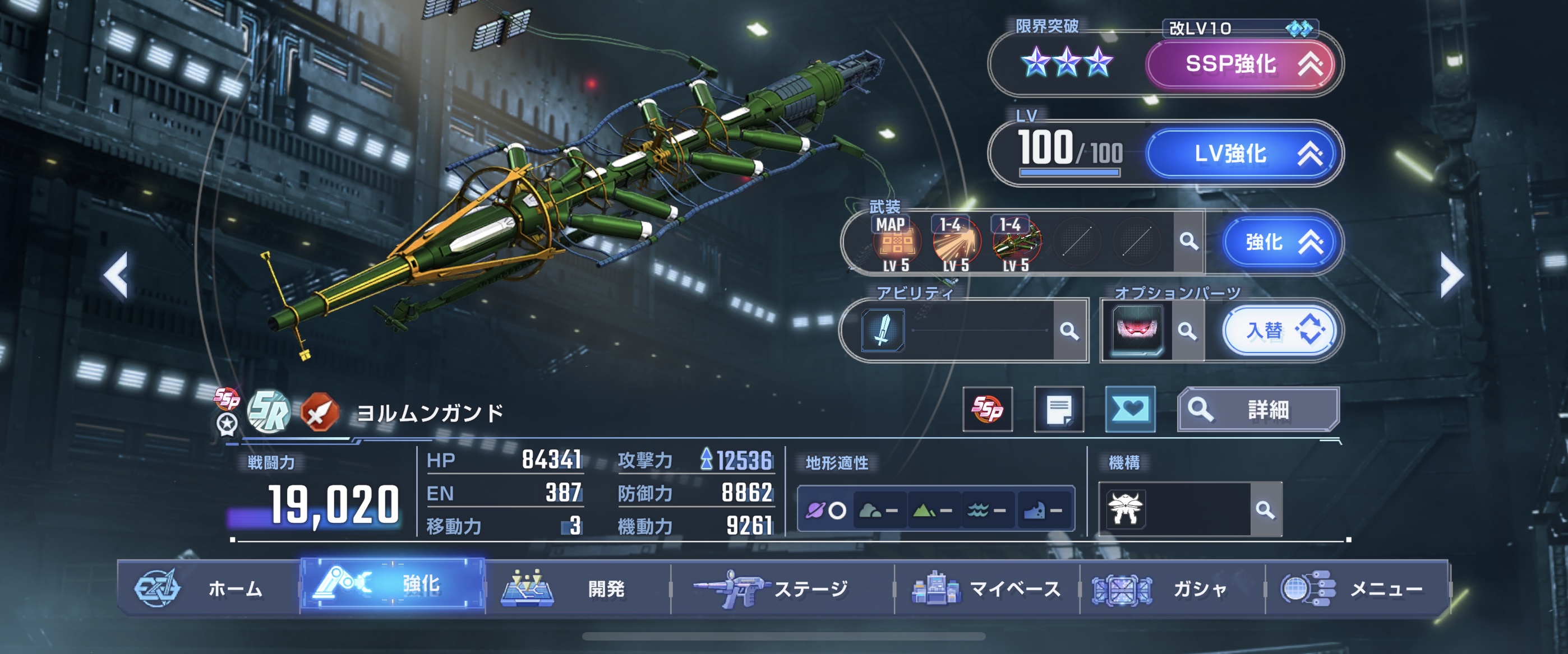Go to next unit with right arrow
The width and height of the screenshot is (1568, 654).
pos(1452,275)
